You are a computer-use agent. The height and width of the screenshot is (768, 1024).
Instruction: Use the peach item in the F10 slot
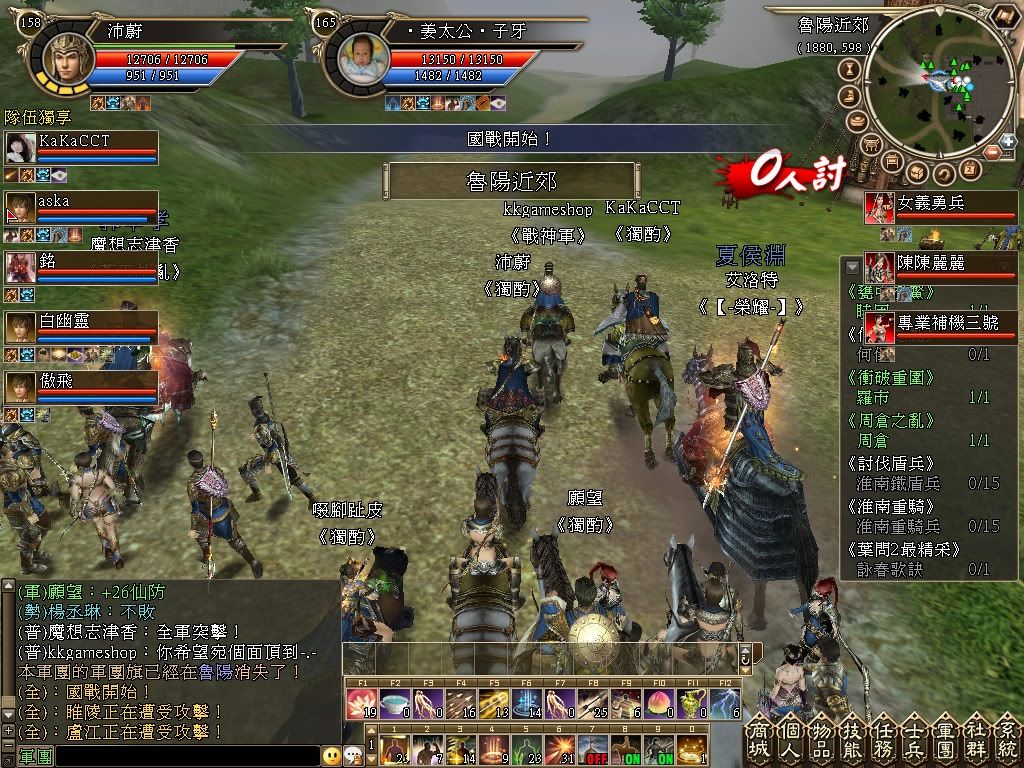pyautogui.click(x=659, y=704)
